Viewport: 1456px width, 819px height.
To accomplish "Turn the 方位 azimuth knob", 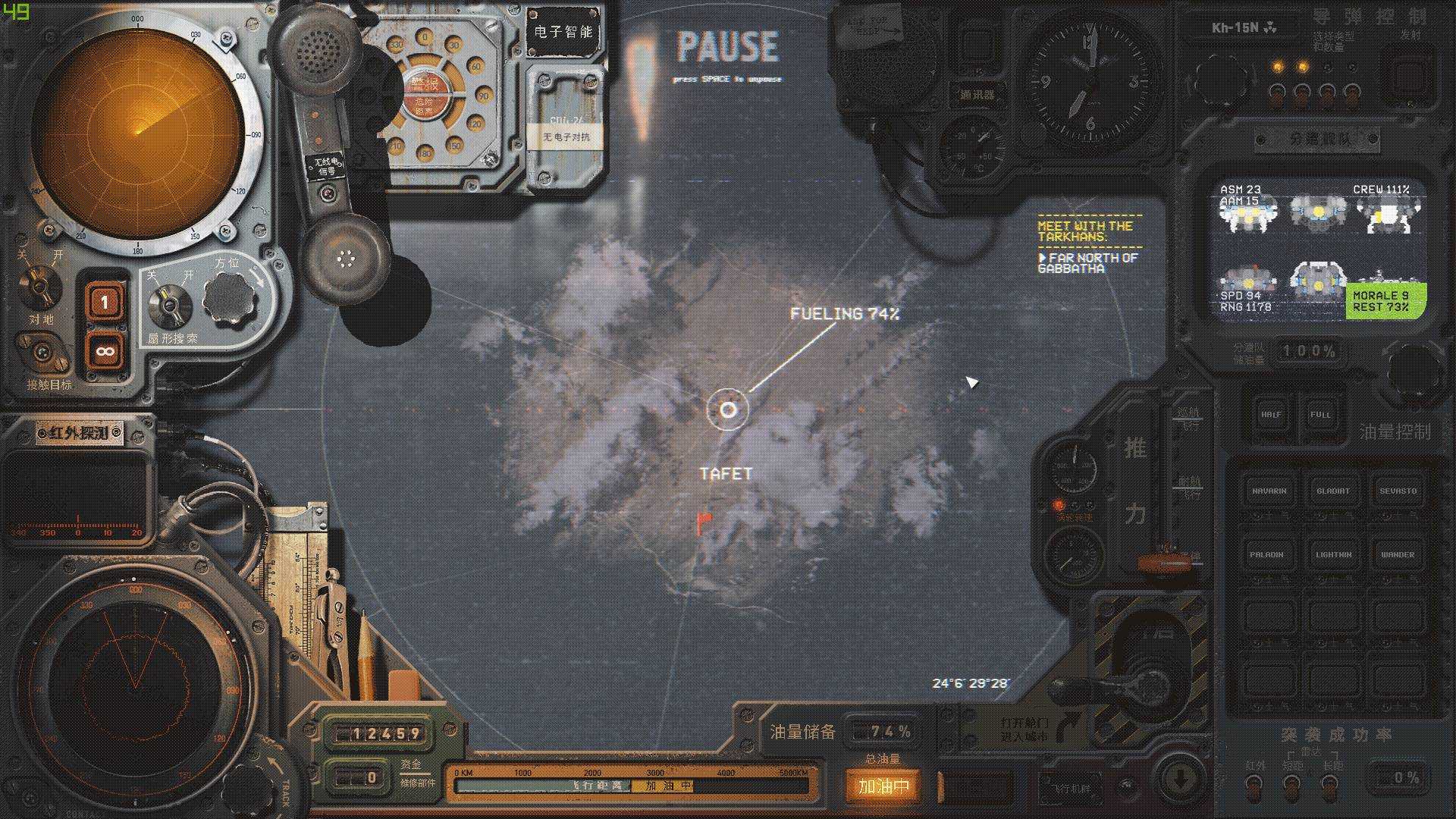I will tap(227, 298).
